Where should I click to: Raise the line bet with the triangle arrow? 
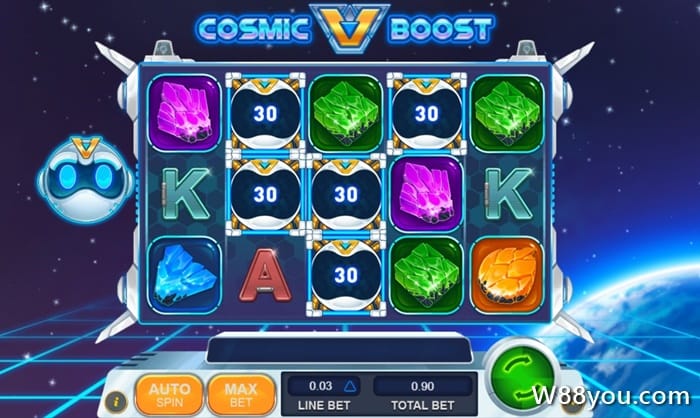pyautogui.click(x=349, y=386)
